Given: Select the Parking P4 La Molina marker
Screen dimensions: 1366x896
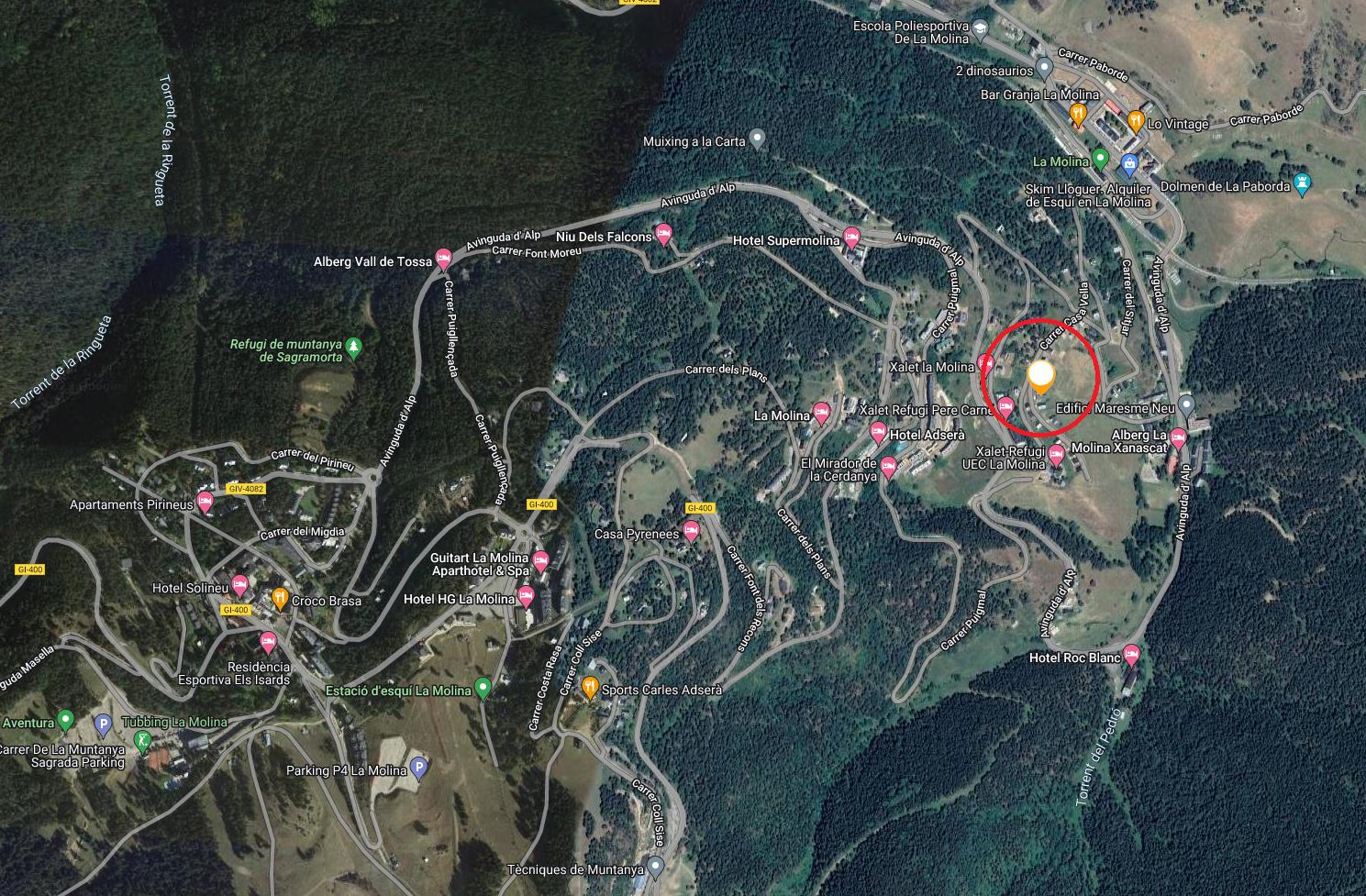Looking at the screenshot, I should (418, 769).
